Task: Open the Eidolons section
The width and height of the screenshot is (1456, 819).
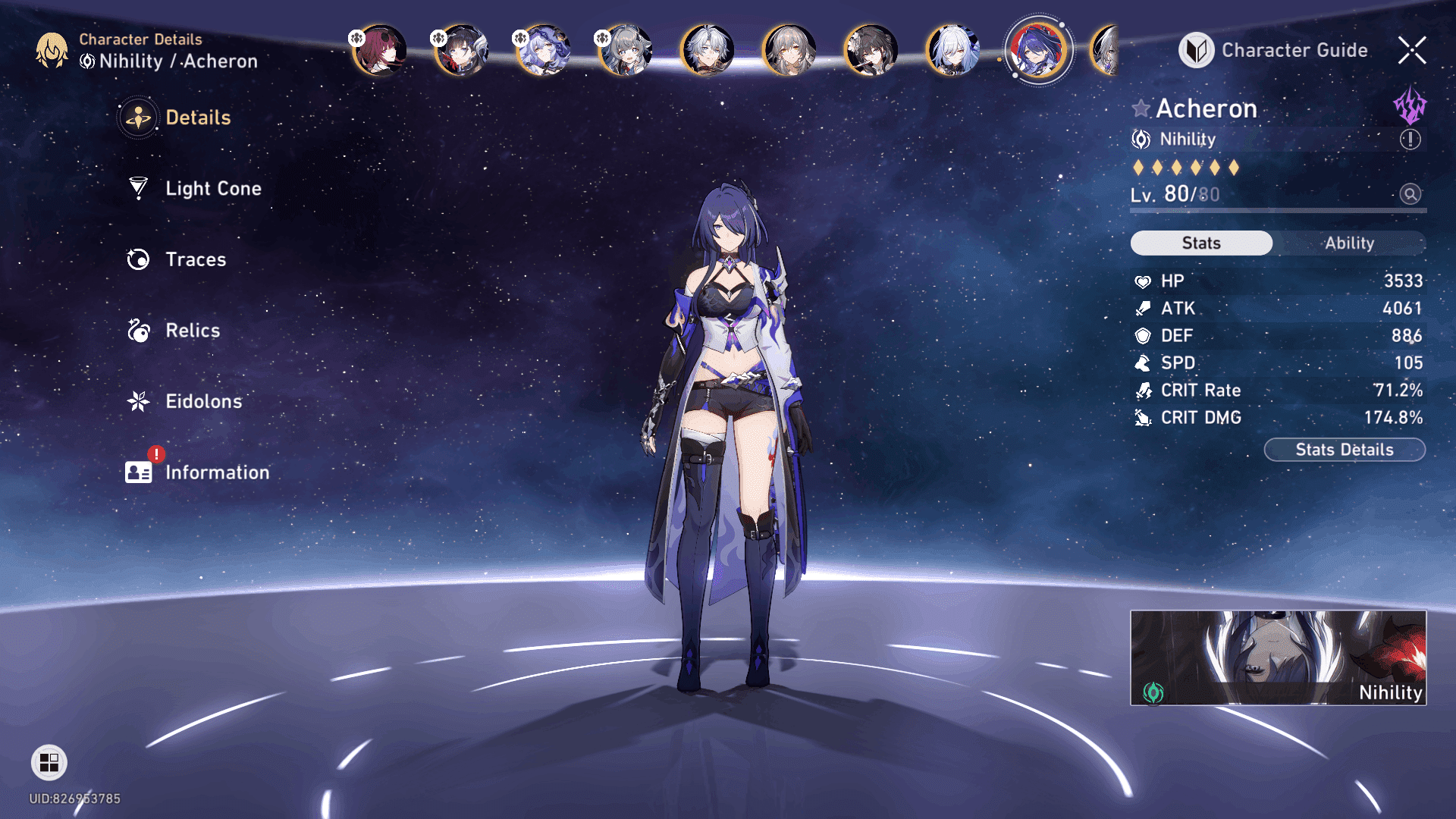Action: pos(203,401)
